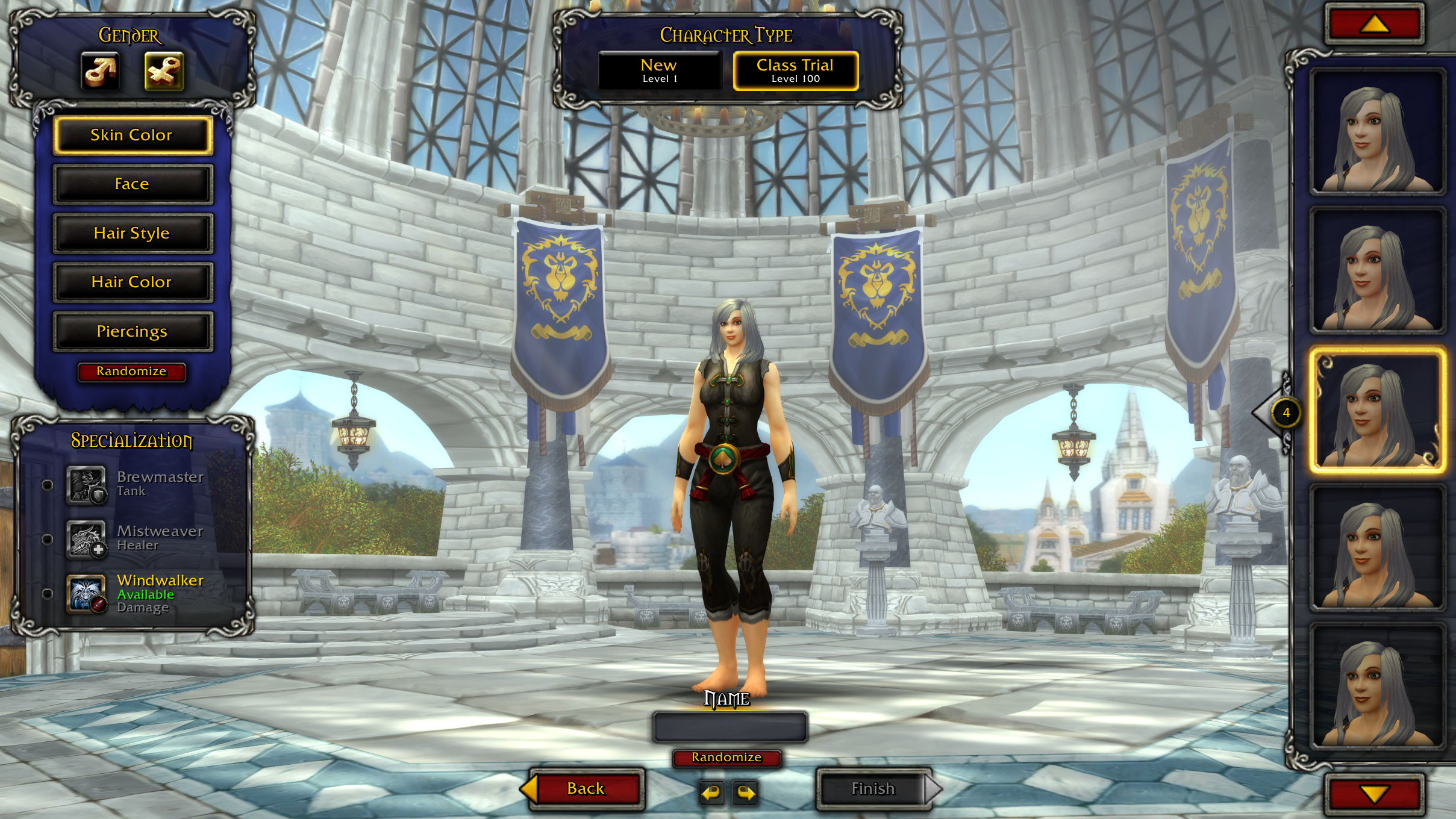1456x819 pixels.
Task: Select the Brewmaster tank specialization
Action: tap(86, 484)
